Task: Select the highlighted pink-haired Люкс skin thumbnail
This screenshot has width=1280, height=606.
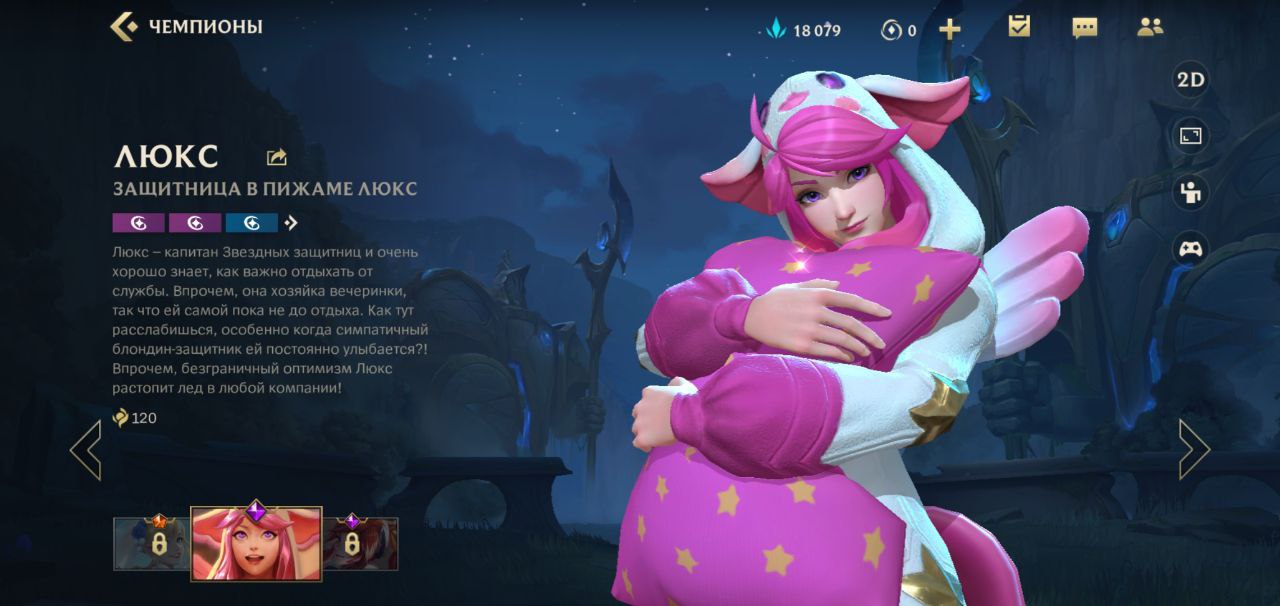Action: pos(256,543)
